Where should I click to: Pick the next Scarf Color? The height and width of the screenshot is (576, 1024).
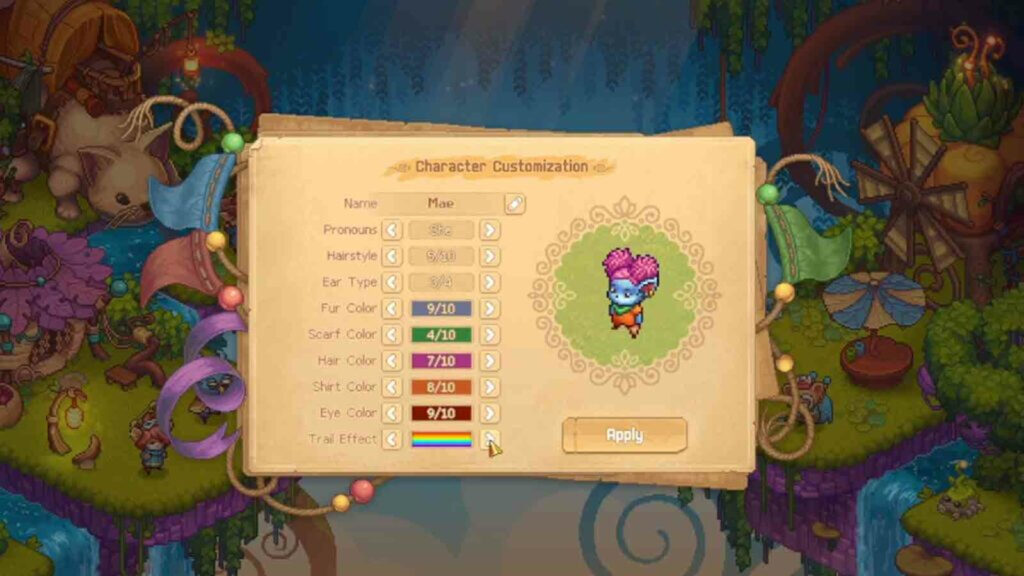(x=489, y=335)
